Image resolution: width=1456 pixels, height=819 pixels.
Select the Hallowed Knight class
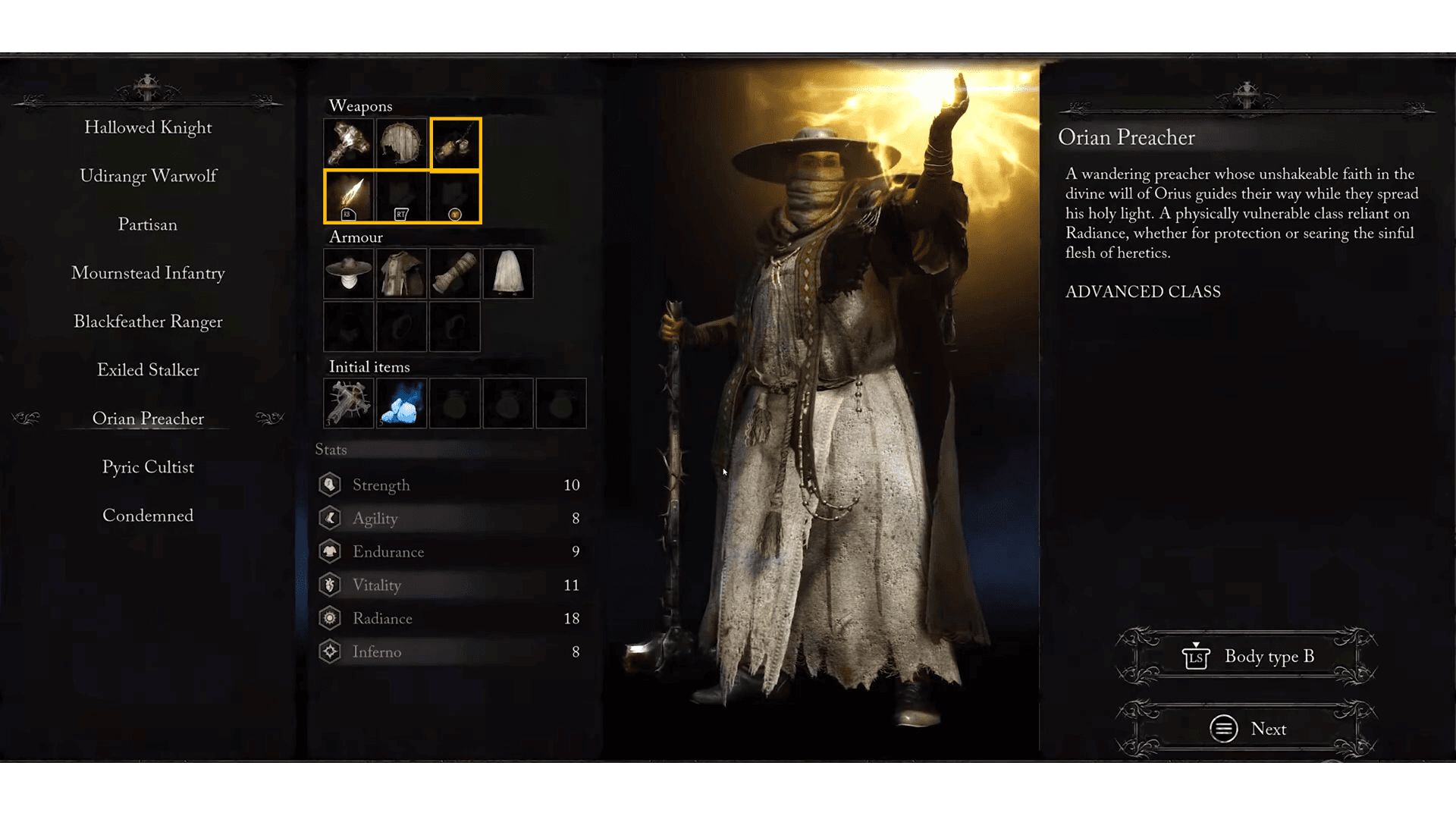coord(148,127)
